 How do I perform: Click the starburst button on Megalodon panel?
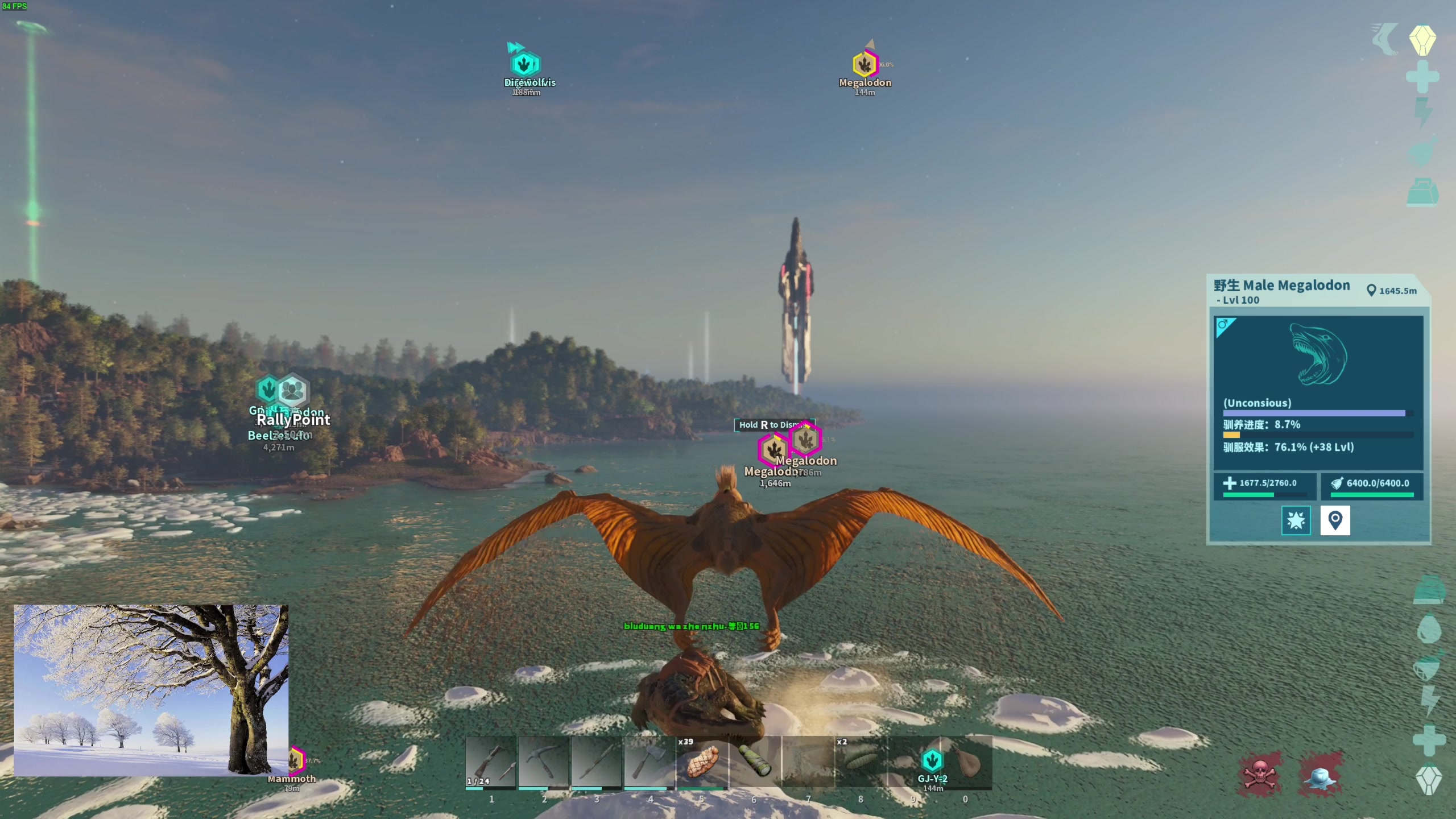tap(1296, 520)
